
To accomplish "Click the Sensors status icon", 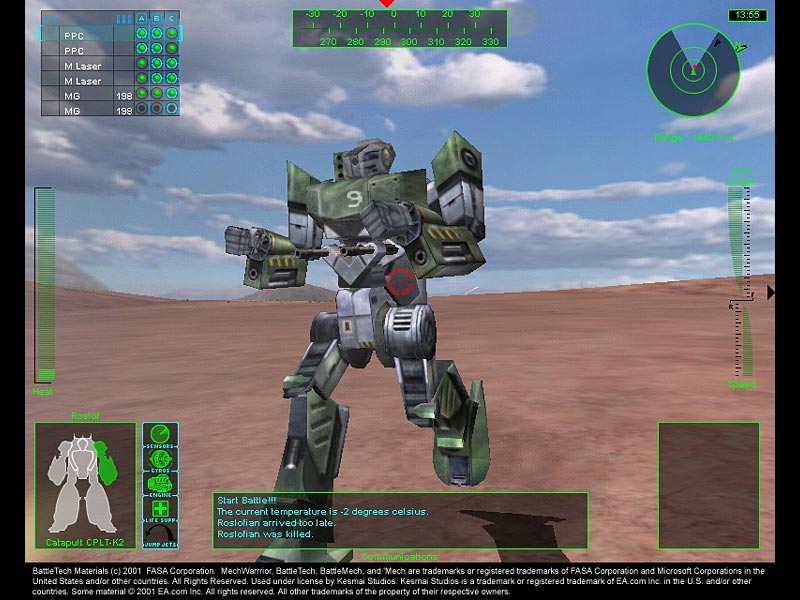I will point(160,437).
